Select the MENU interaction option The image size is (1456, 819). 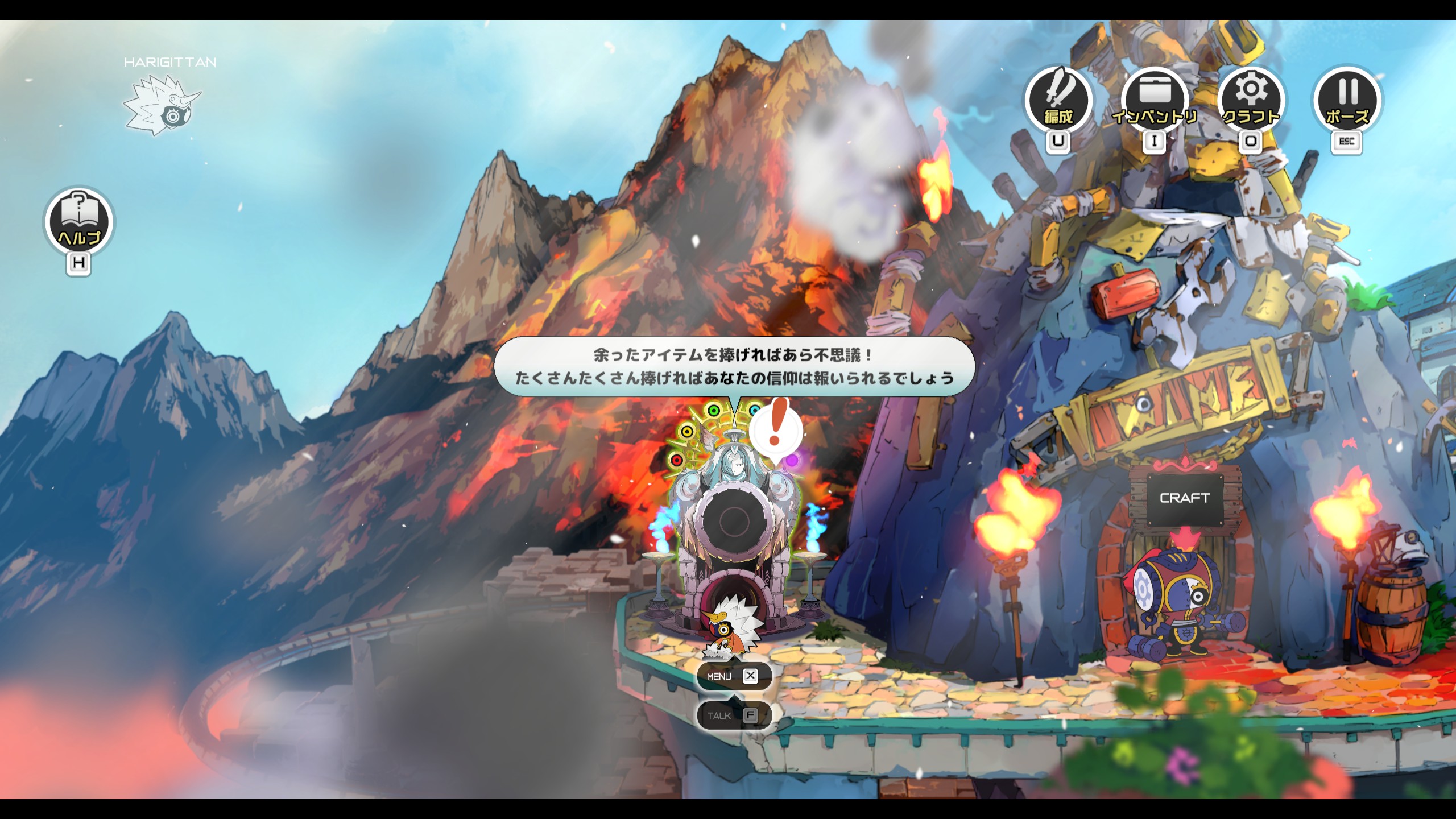pyautogui.click(x=734, y=676)
